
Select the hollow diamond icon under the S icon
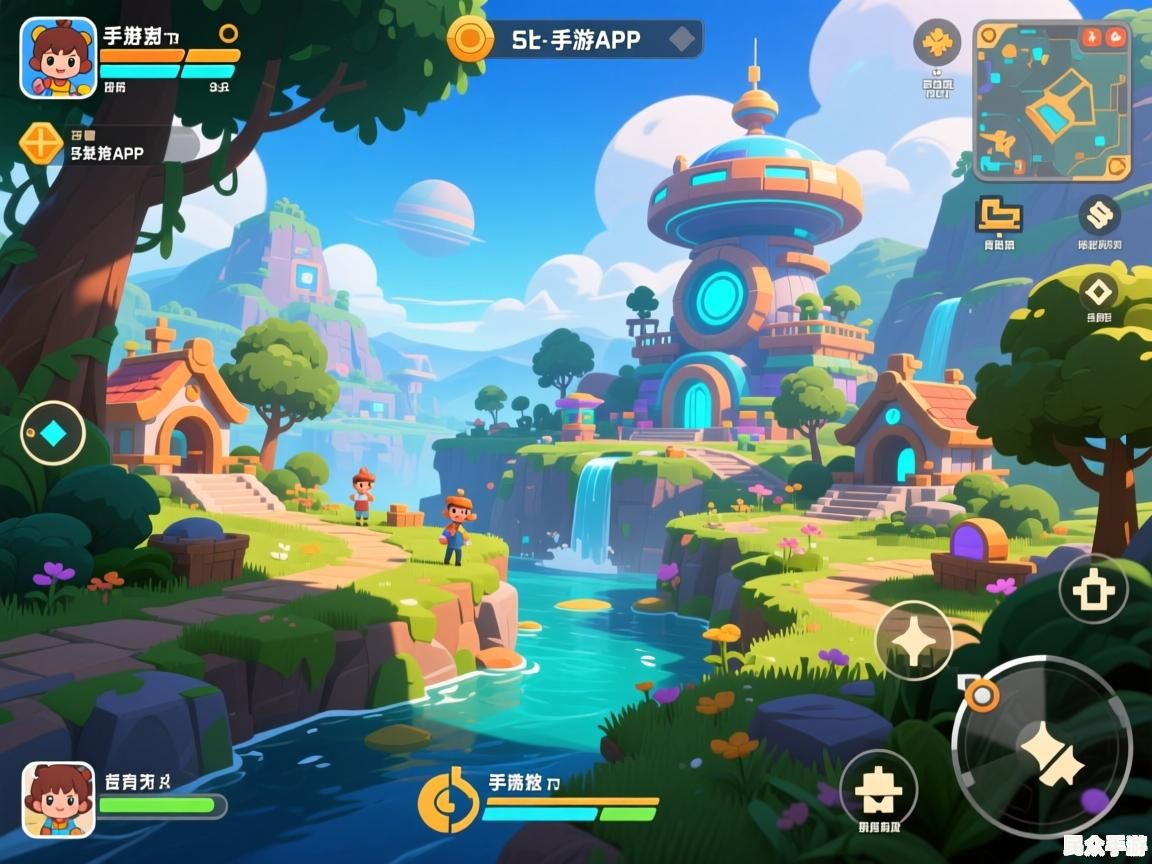(x=1099, y=292)
